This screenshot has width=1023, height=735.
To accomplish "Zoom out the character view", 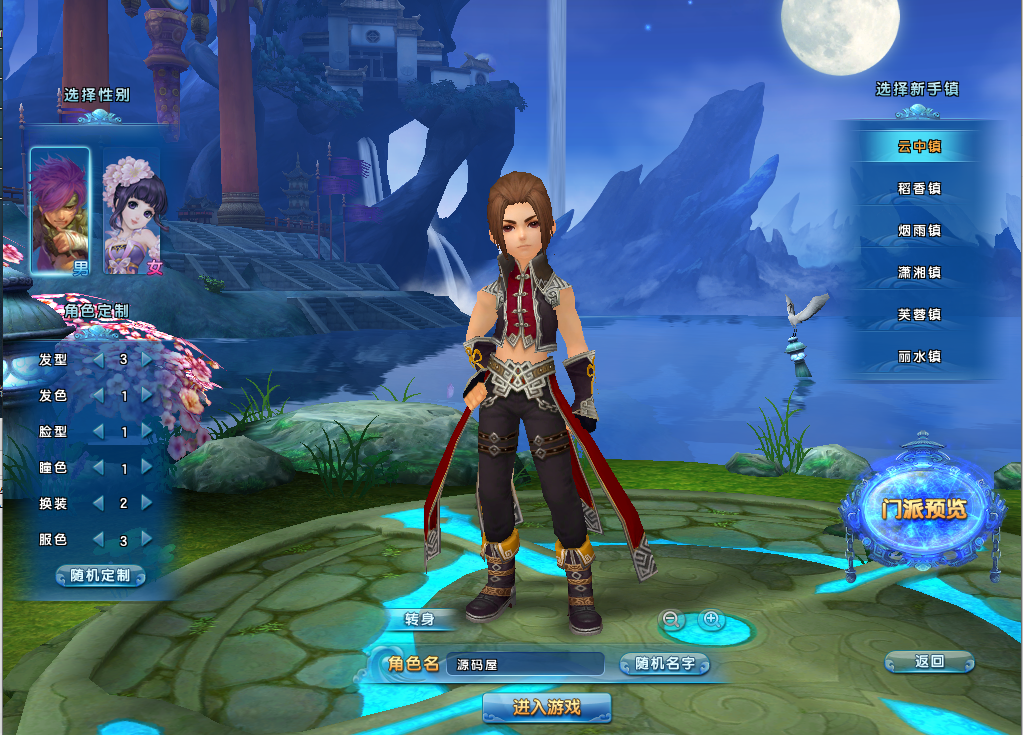I will point(673,620).
